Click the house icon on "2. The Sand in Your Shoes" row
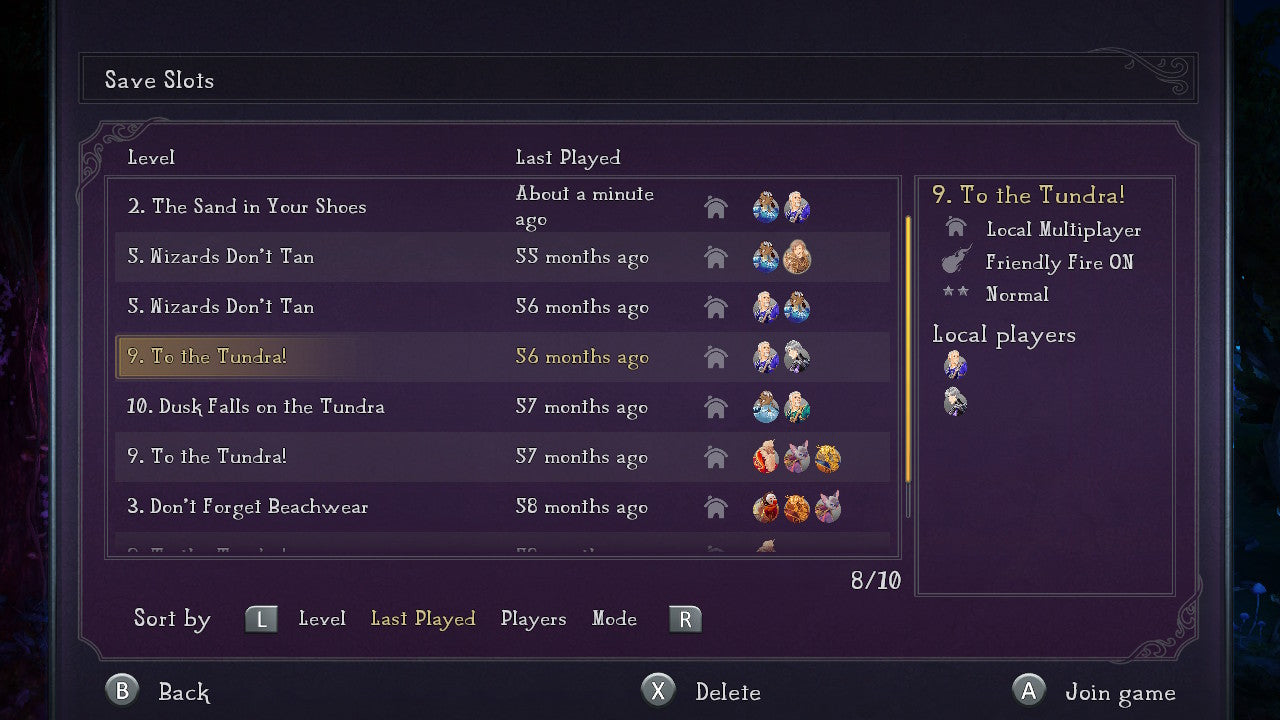The width and height of the screenshot is (1280, 720). pos(716,207)
